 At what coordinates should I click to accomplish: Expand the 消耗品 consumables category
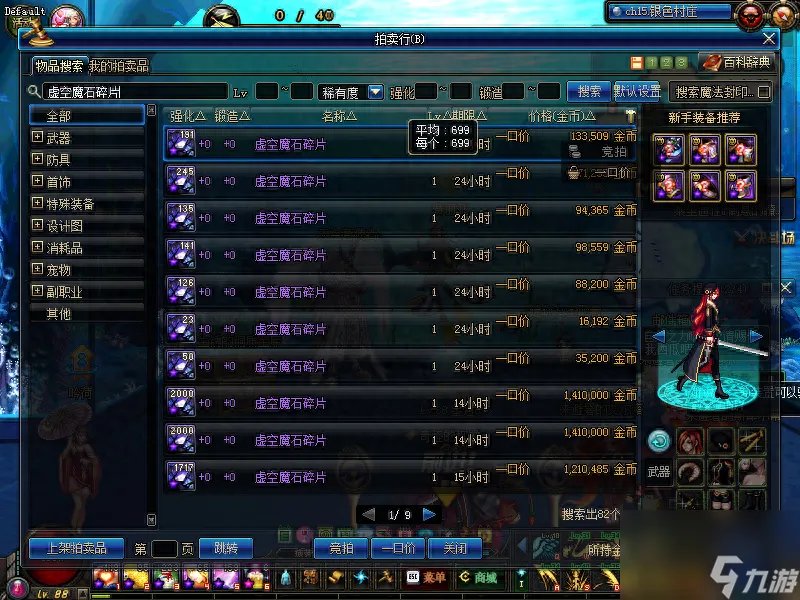pos(38,248)
